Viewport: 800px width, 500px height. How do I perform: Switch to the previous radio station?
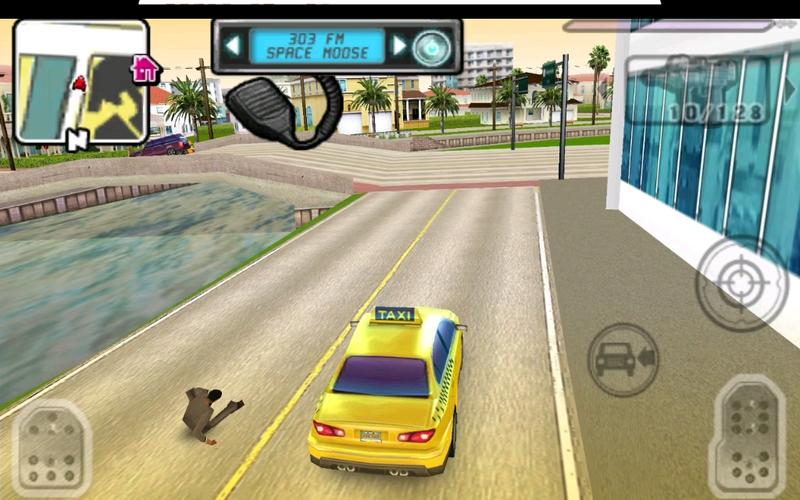coord(232,45)
